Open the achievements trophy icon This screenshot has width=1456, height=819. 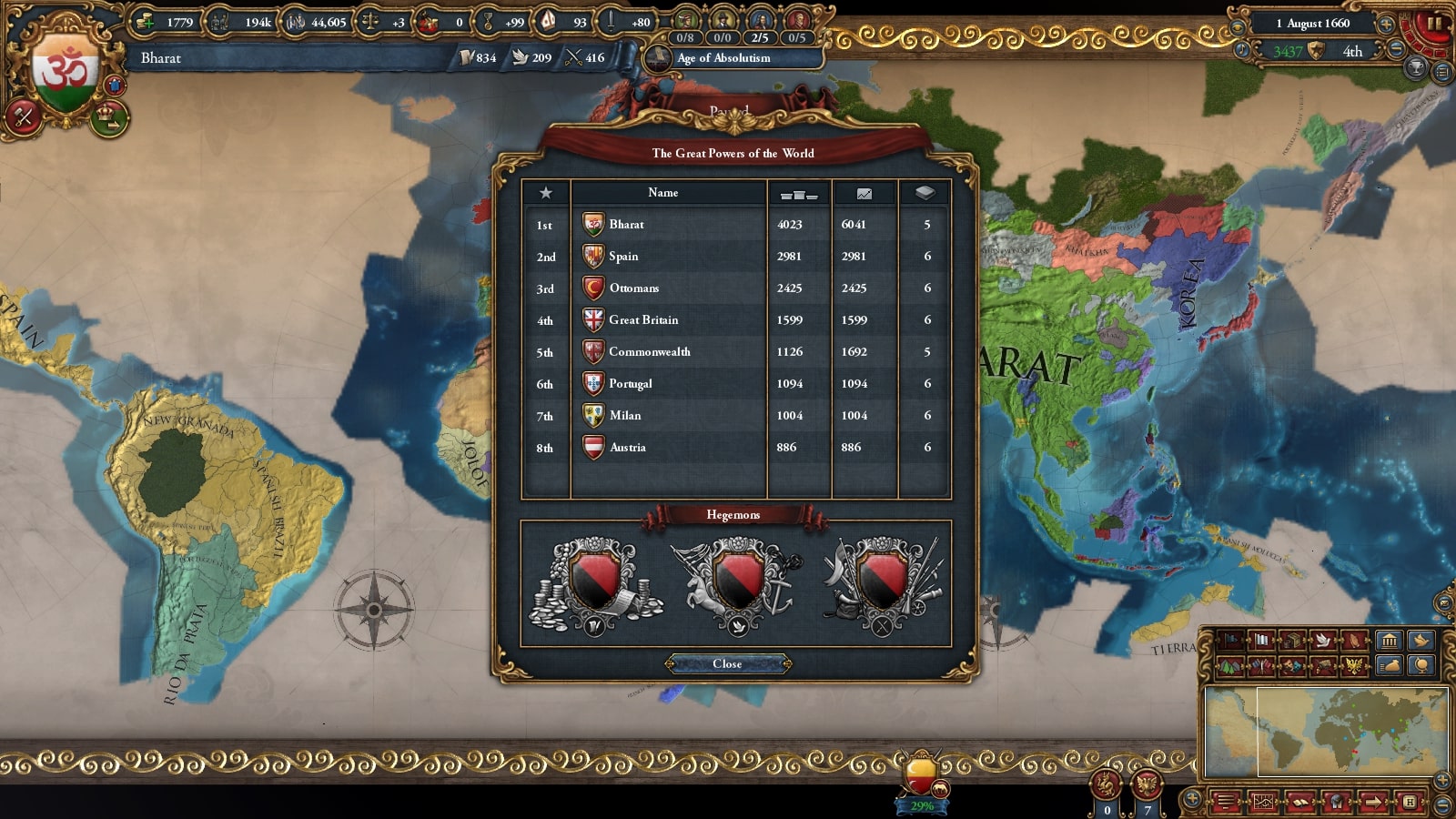pos(1415,68)
